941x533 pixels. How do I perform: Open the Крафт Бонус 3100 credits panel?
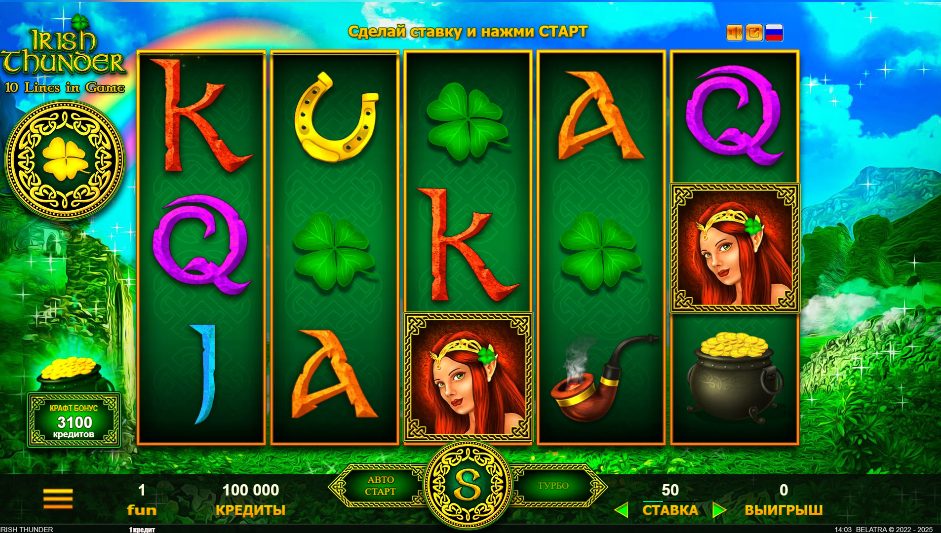point(73,420)
